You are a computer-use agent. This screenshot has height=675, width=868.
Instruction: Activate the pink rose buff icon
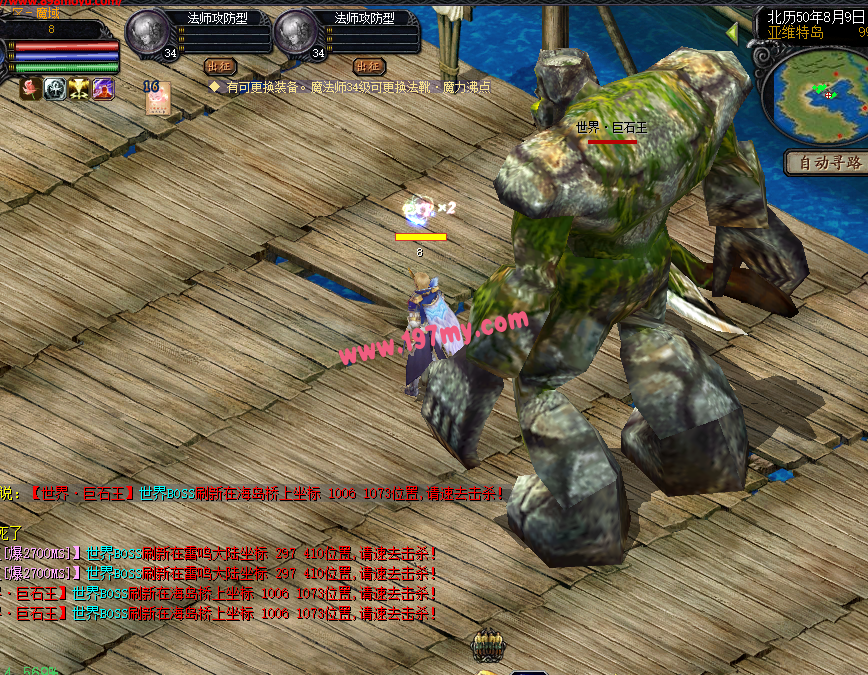coord(31,89)
